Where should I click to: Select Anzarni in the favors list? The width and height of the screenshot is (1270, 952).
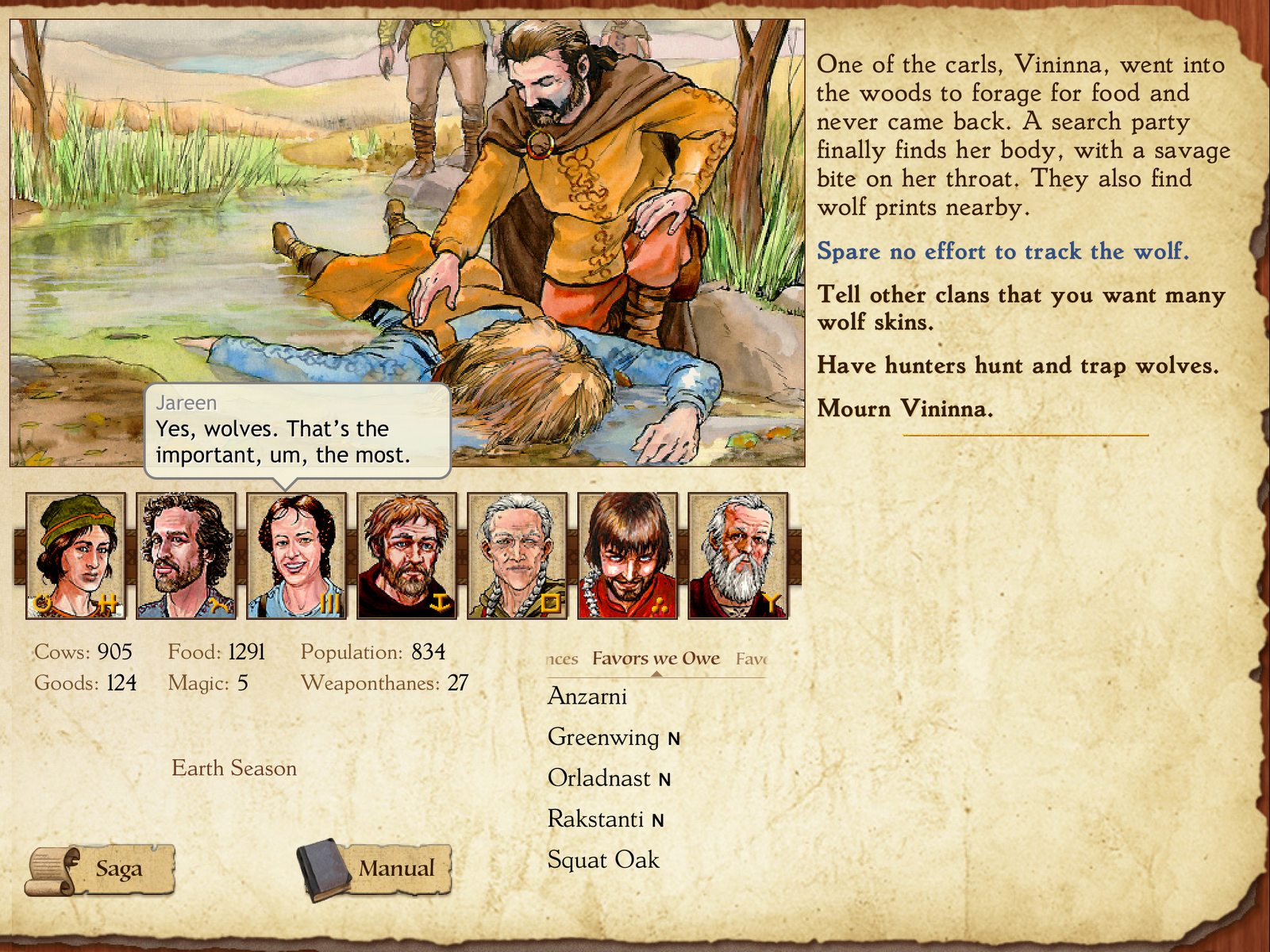click(x=587, y=697)
